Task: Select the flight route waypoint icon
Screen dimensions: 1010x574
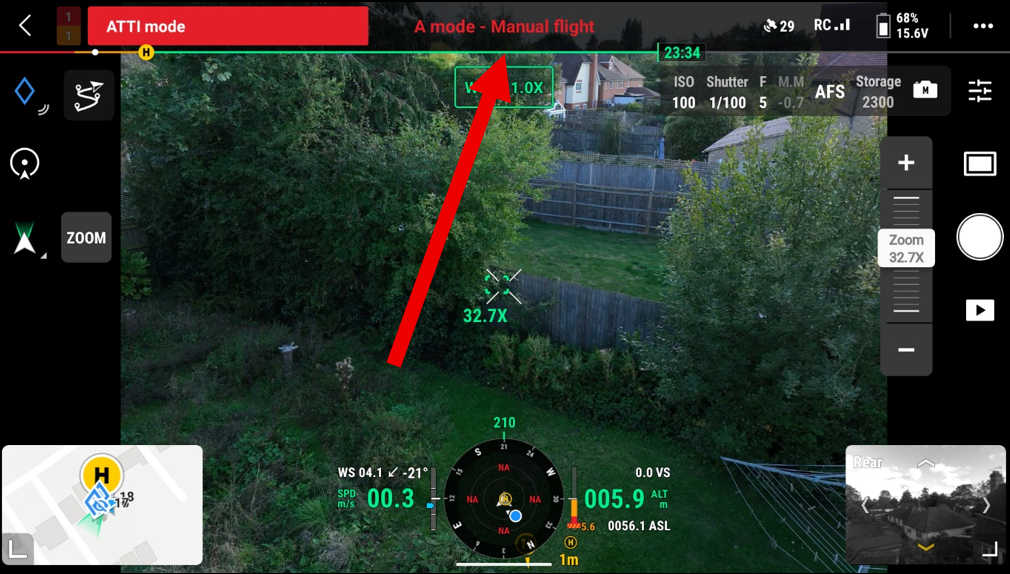Action: point(88,96)
